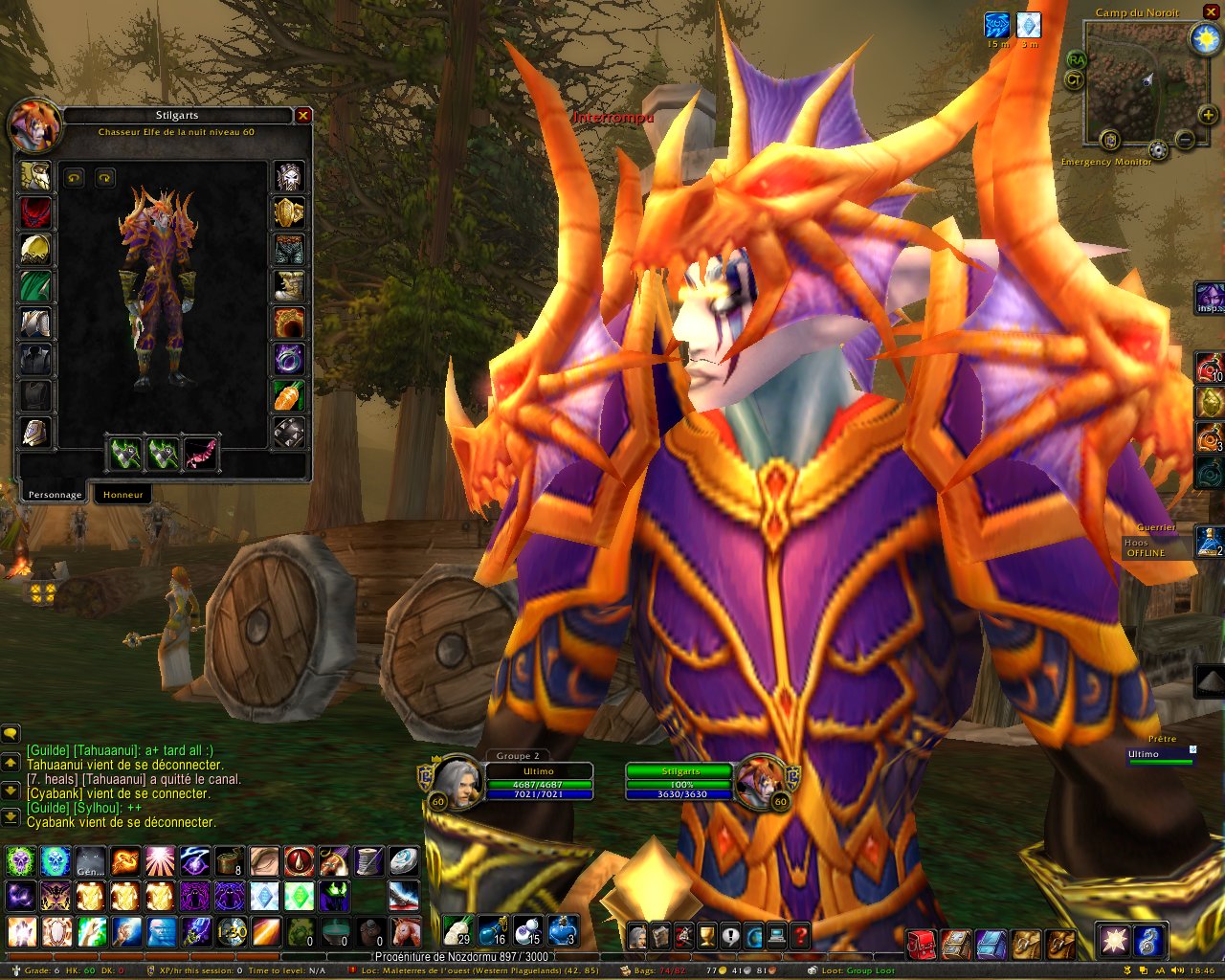This screenshot has width=1225, height=980.
Task: Open the quest log exclamation mark button
Action: 730,935
